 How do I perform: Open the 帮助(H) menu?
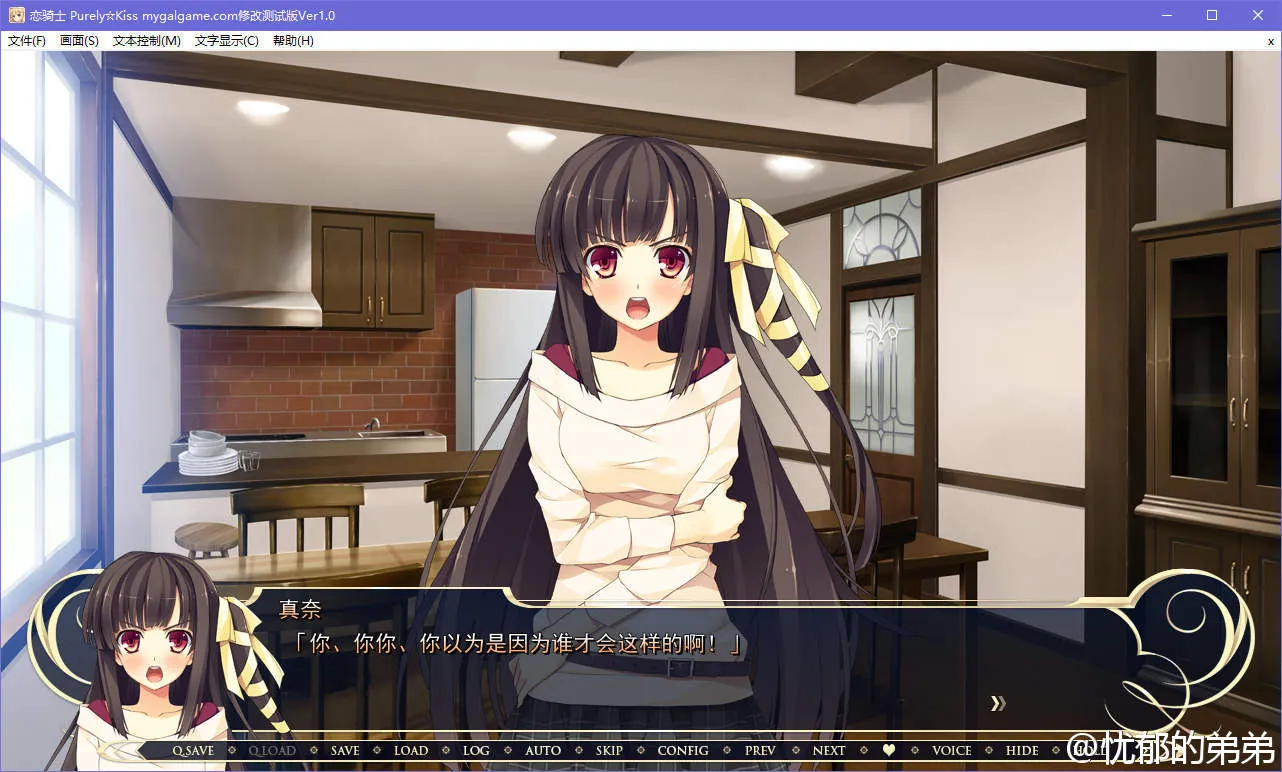click(x=293, y=41)
